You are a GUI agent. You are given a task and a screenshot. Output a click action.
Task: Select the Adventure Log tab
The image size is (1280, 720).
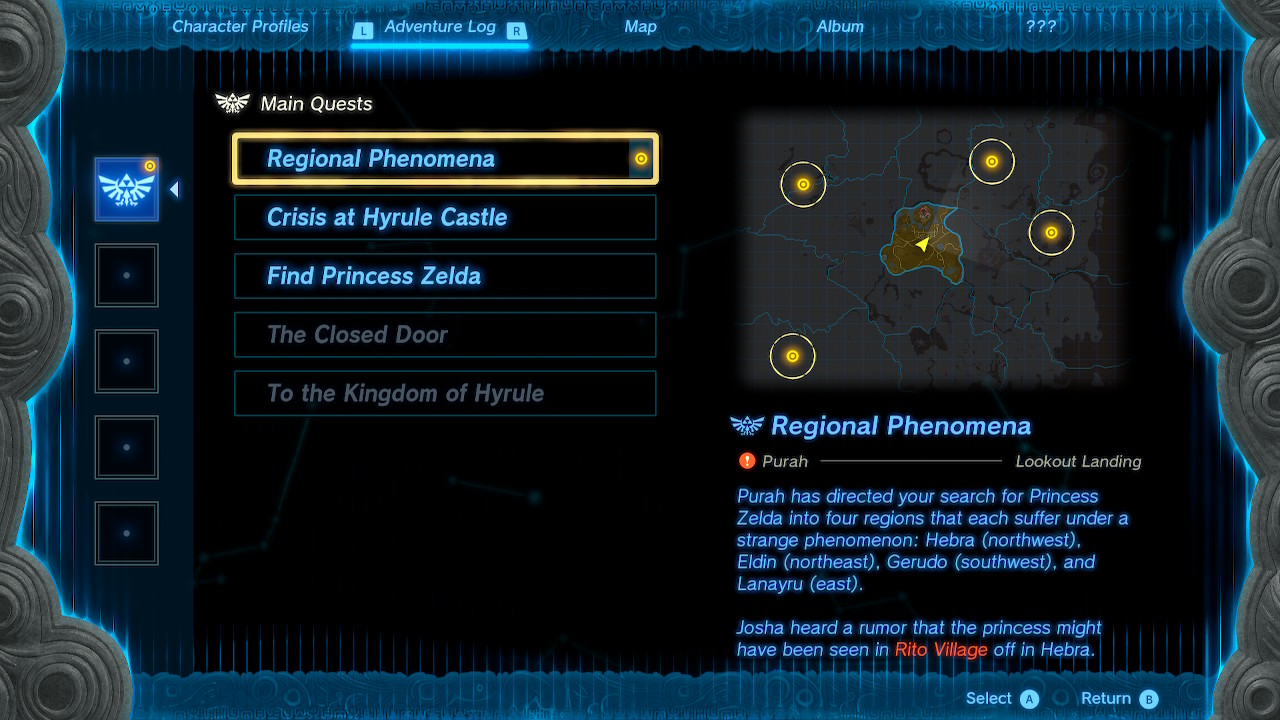coord(440,27)
